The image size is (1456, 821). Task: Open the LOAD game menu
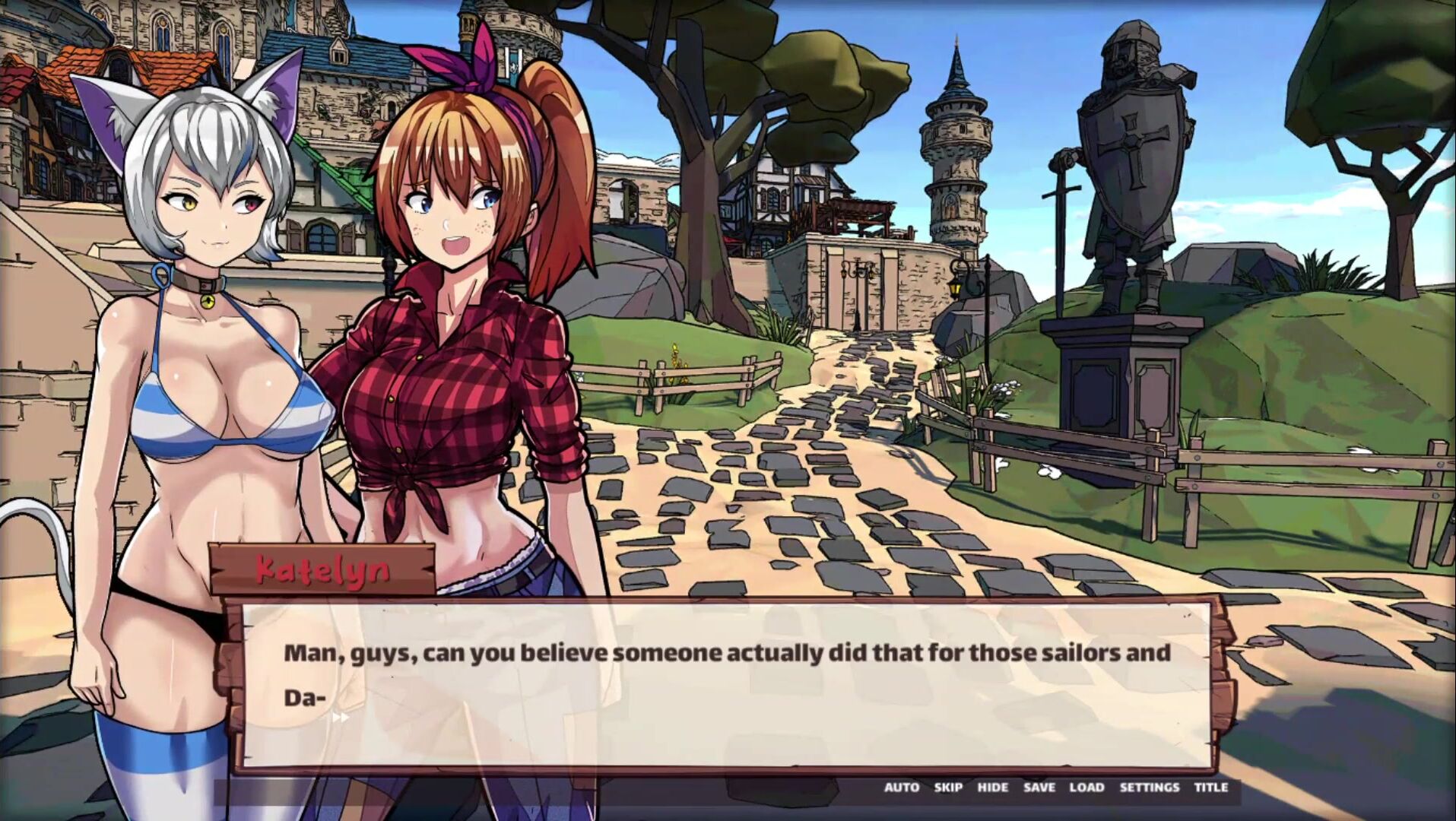pyautogui.click(x=1086, y=788)
